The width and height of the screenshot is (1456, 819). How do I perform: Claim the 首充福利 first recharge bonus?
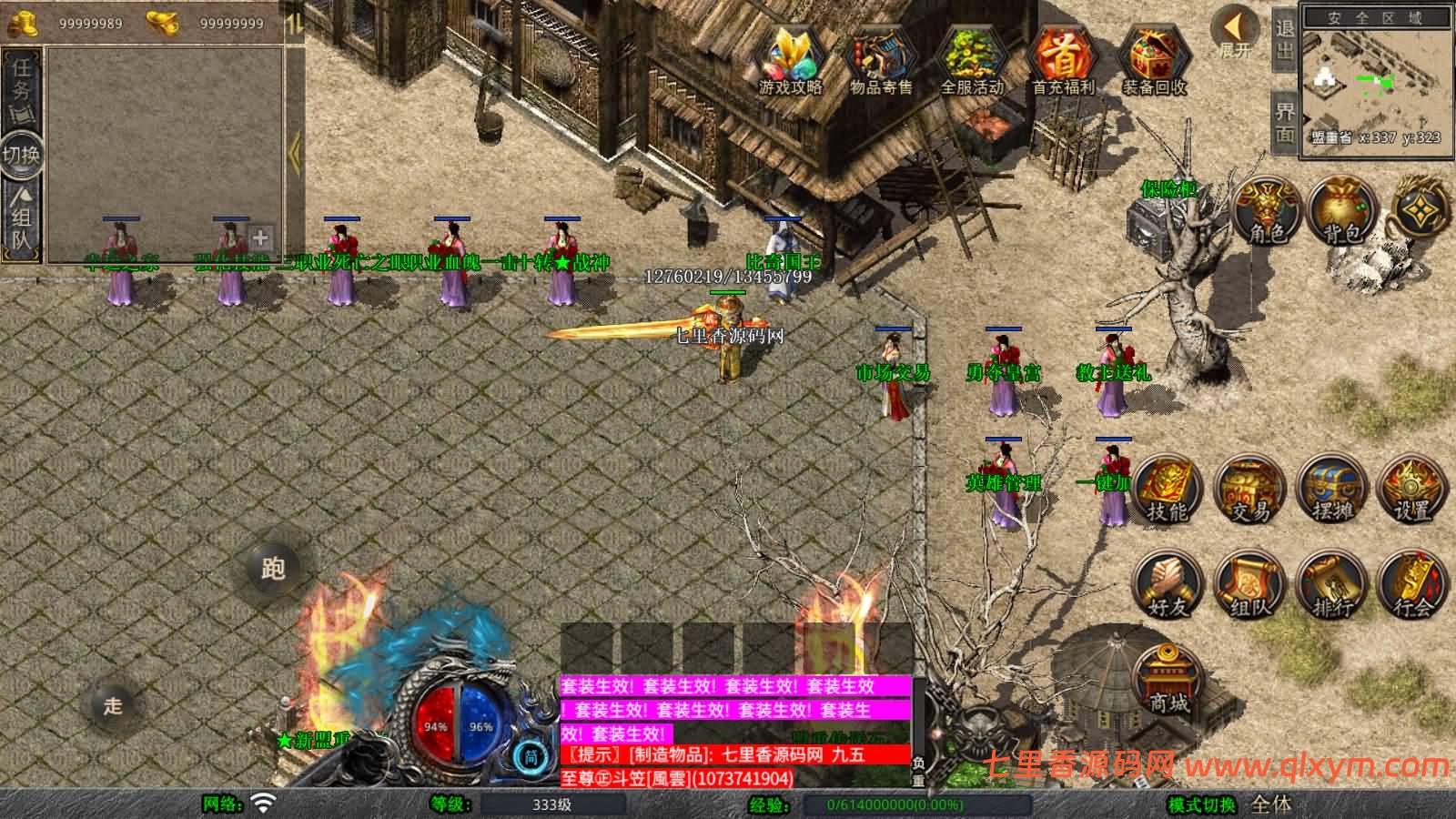(x=1063, y=59)
